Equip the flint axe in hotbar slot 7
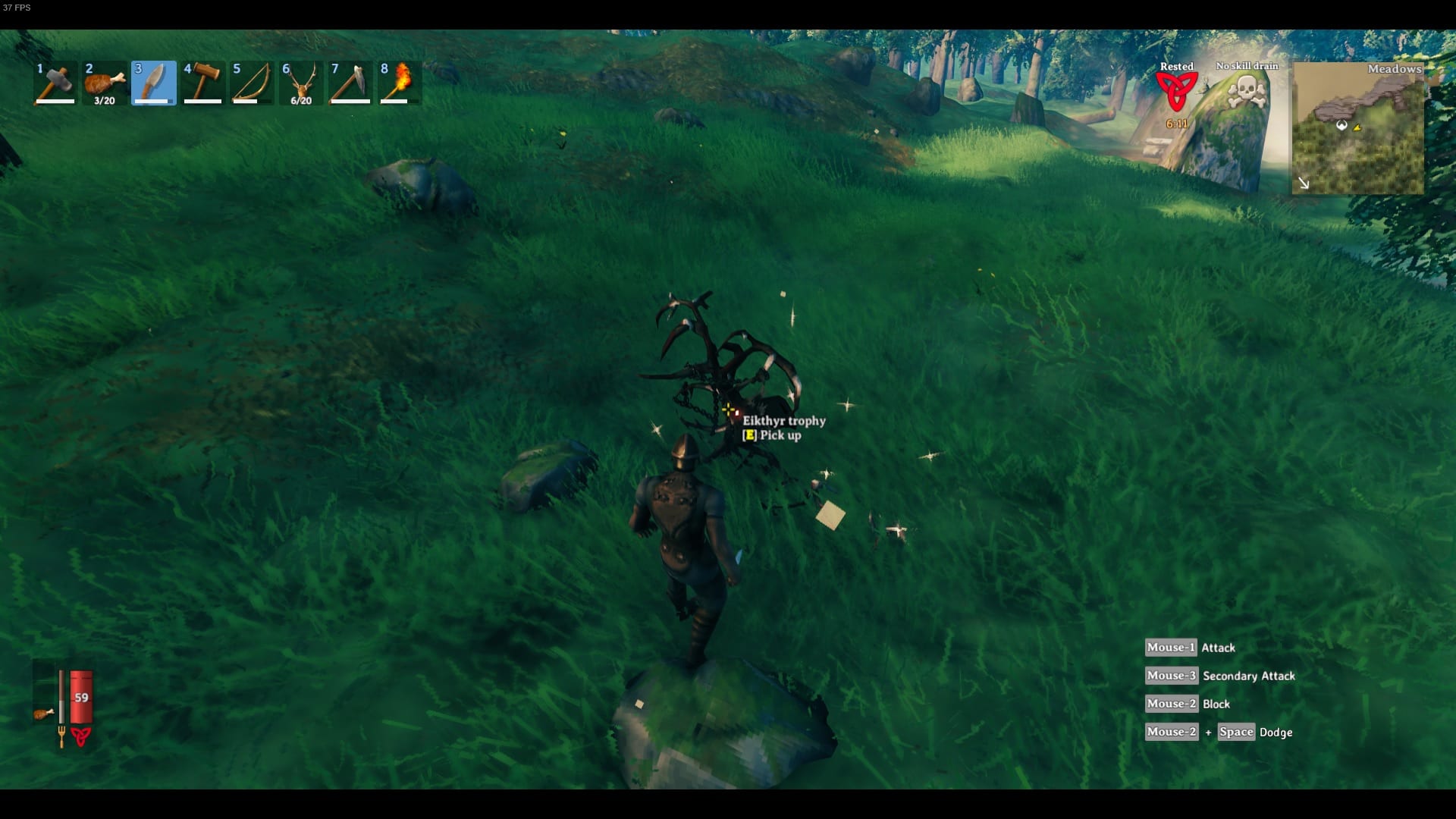This screenshot has height=819, width=1456. (350, 82)
